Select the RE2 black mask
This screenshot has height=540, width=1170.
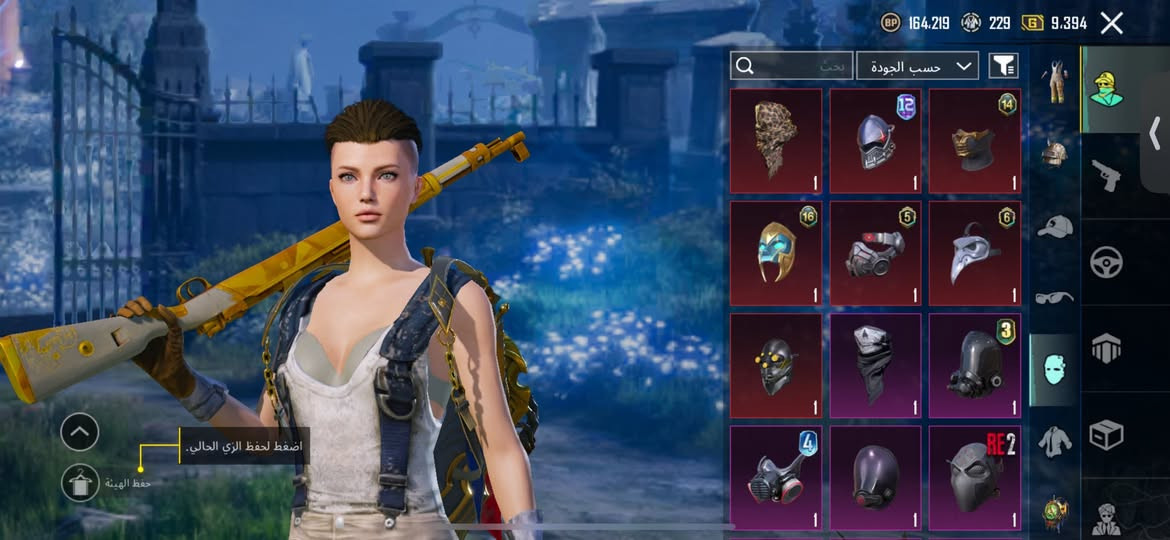pos(975,476)
